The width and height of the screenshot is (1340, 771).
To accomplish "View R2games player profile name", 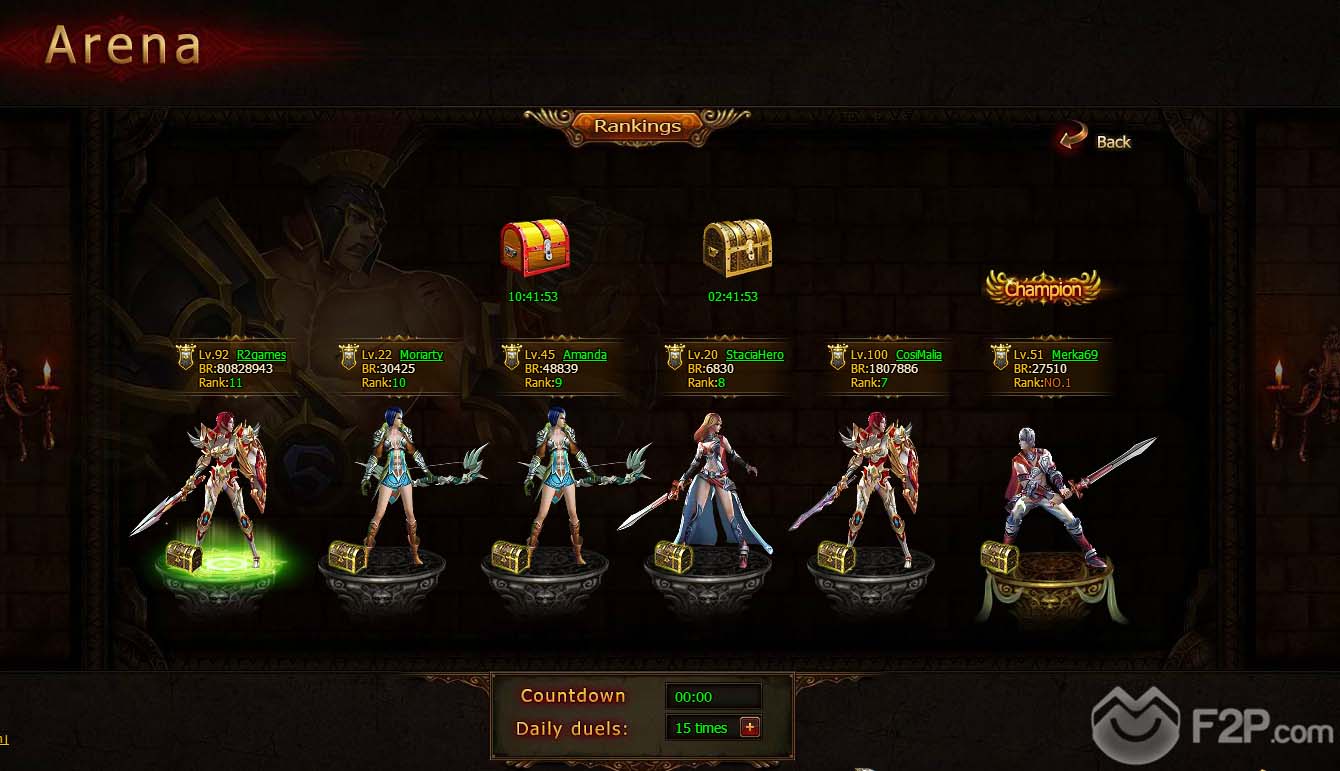I will tap(261, 355).
